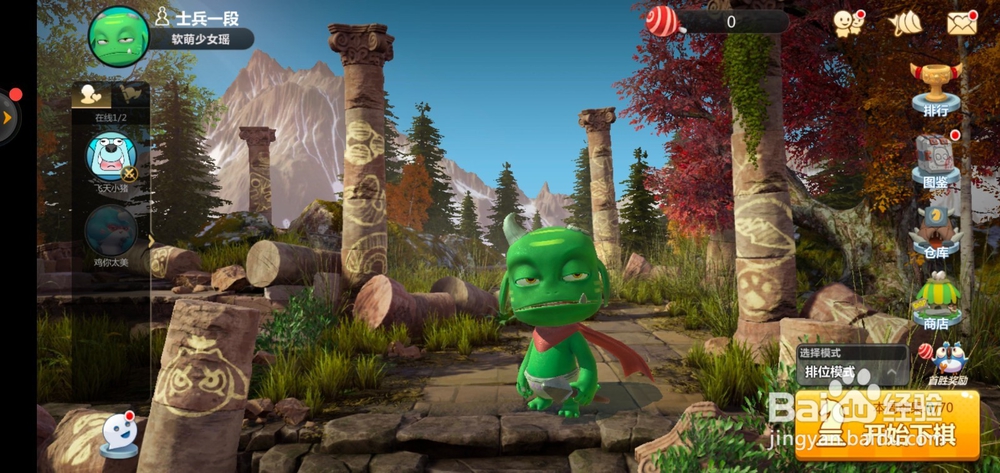Screen dimensions: 1000x473
Task: Claim the 首胜奖励 first-win reward
Action: tap(947, 363)
